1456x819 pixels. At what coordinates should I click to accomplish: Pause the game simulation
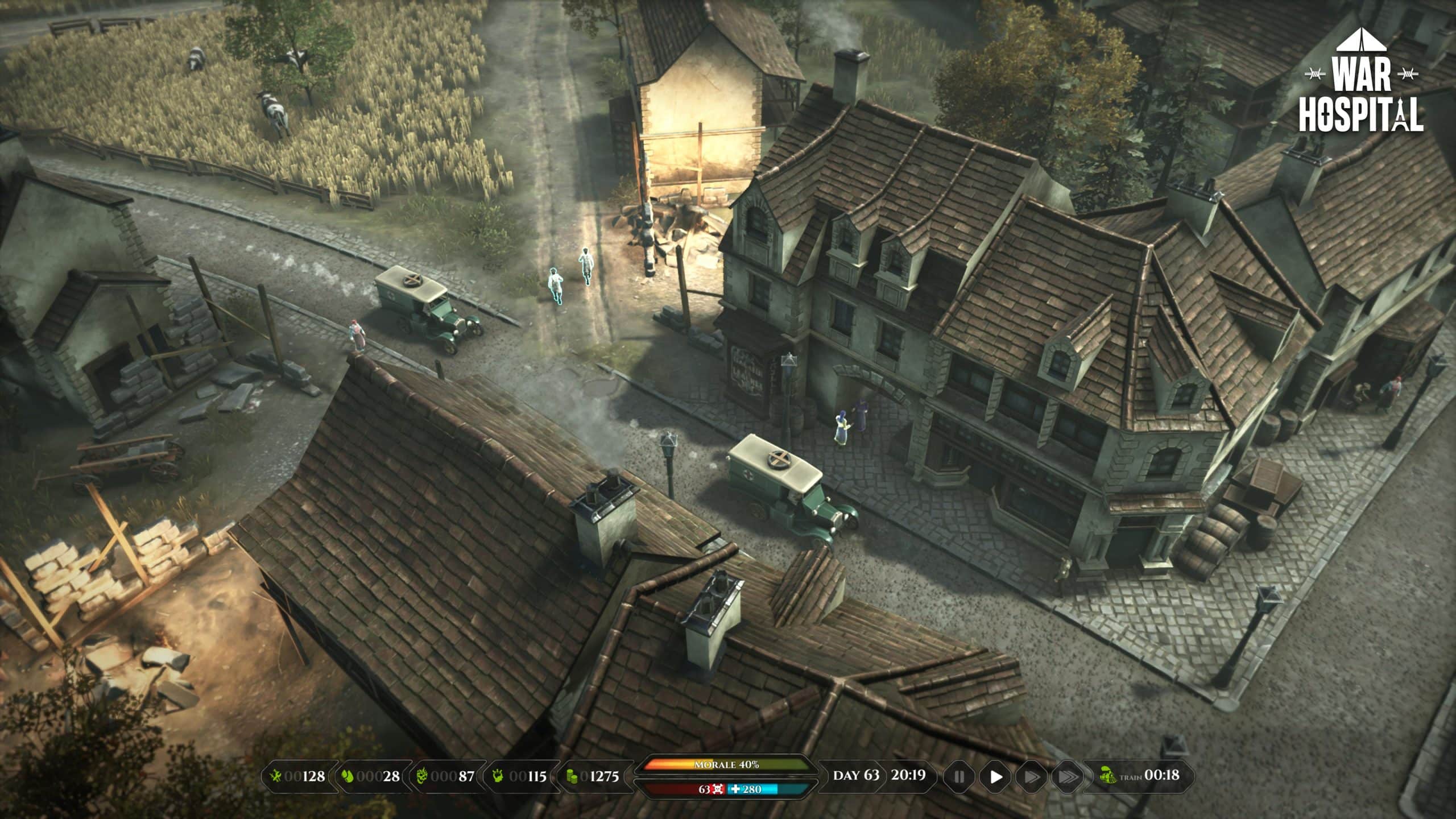pyautogui.click(x=960, y=776)
